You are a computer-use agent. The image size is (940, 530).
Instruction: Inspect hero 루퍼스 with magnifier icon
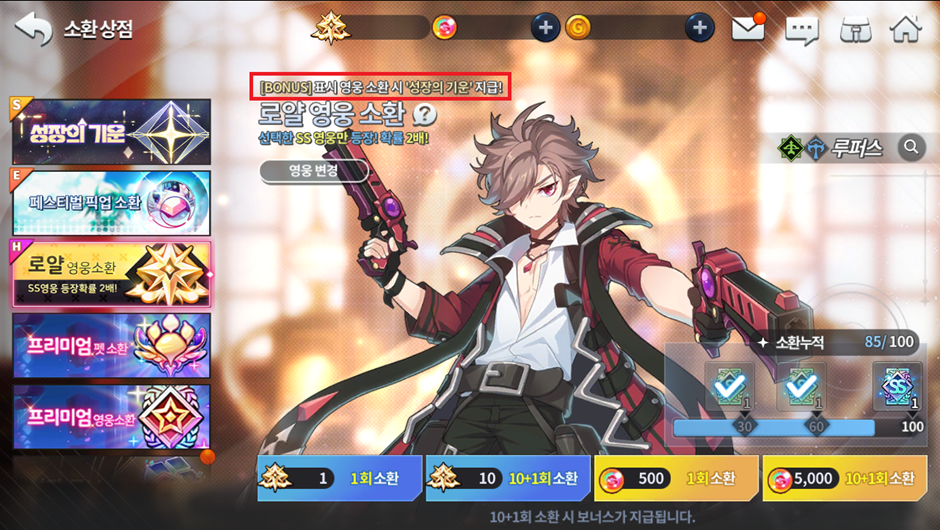[x=911, y=148]
